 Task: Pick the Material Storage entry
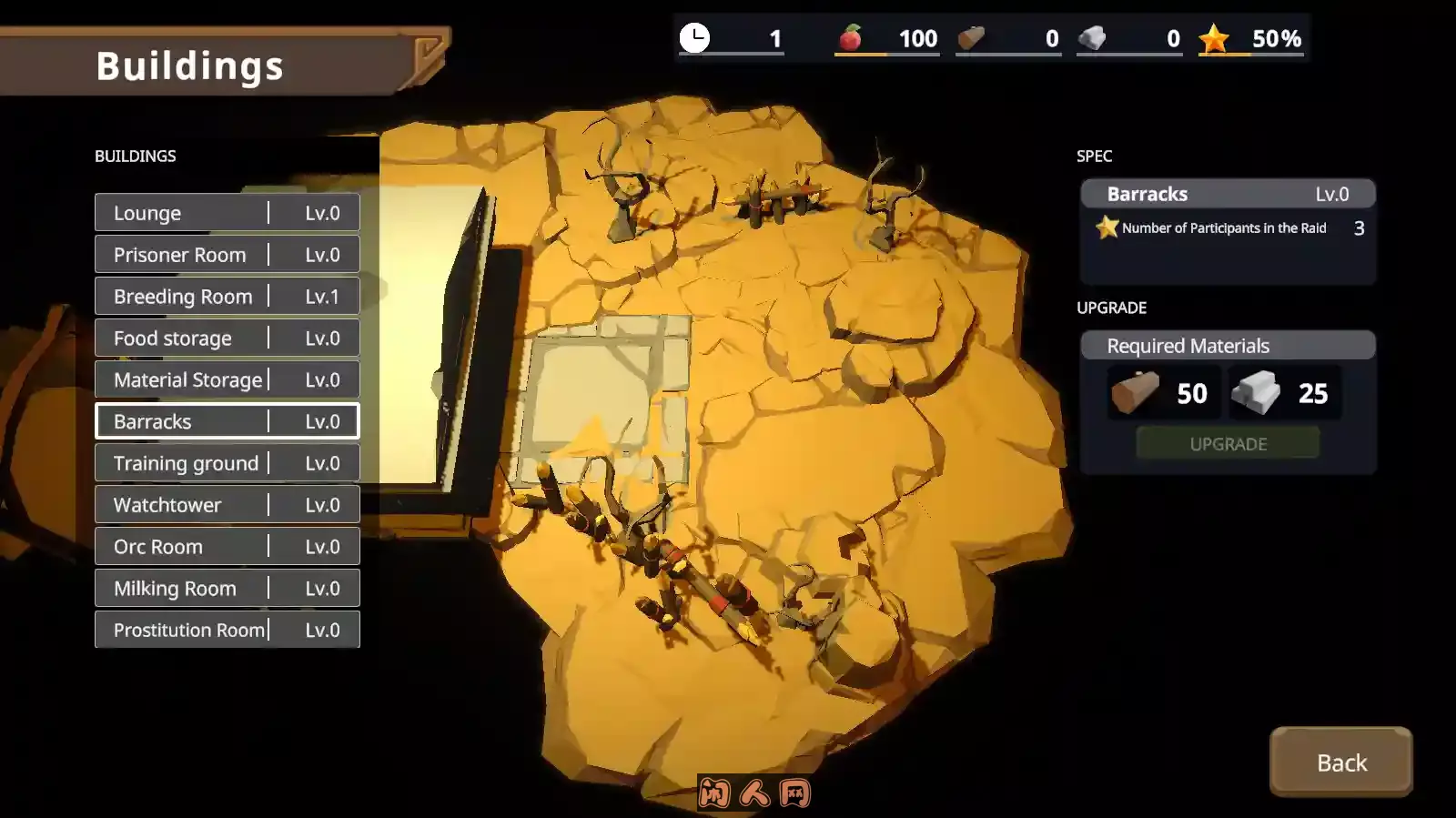point(227,380)
